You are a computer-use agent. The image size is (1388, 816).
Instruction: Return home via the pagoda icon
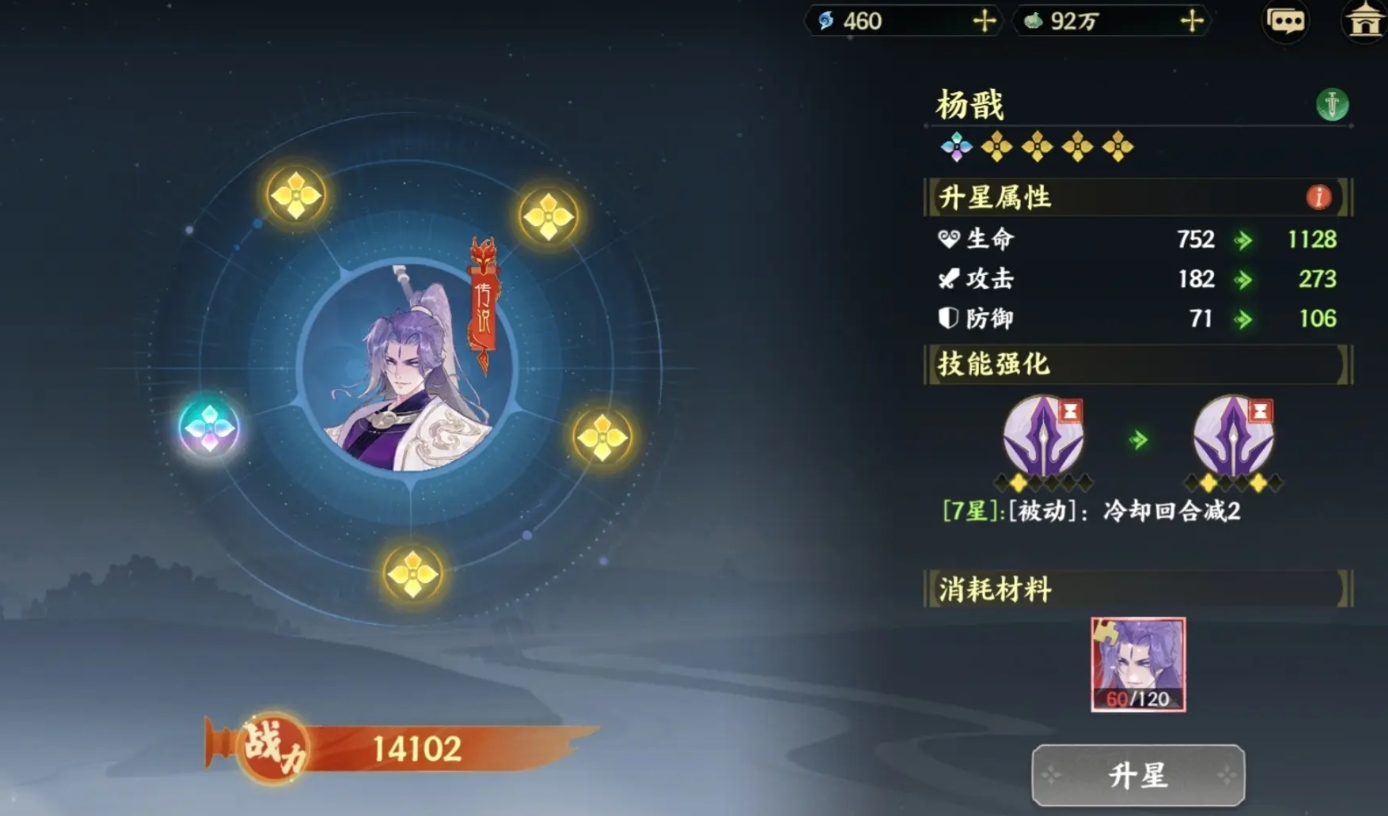click(x=1364, y=21)
